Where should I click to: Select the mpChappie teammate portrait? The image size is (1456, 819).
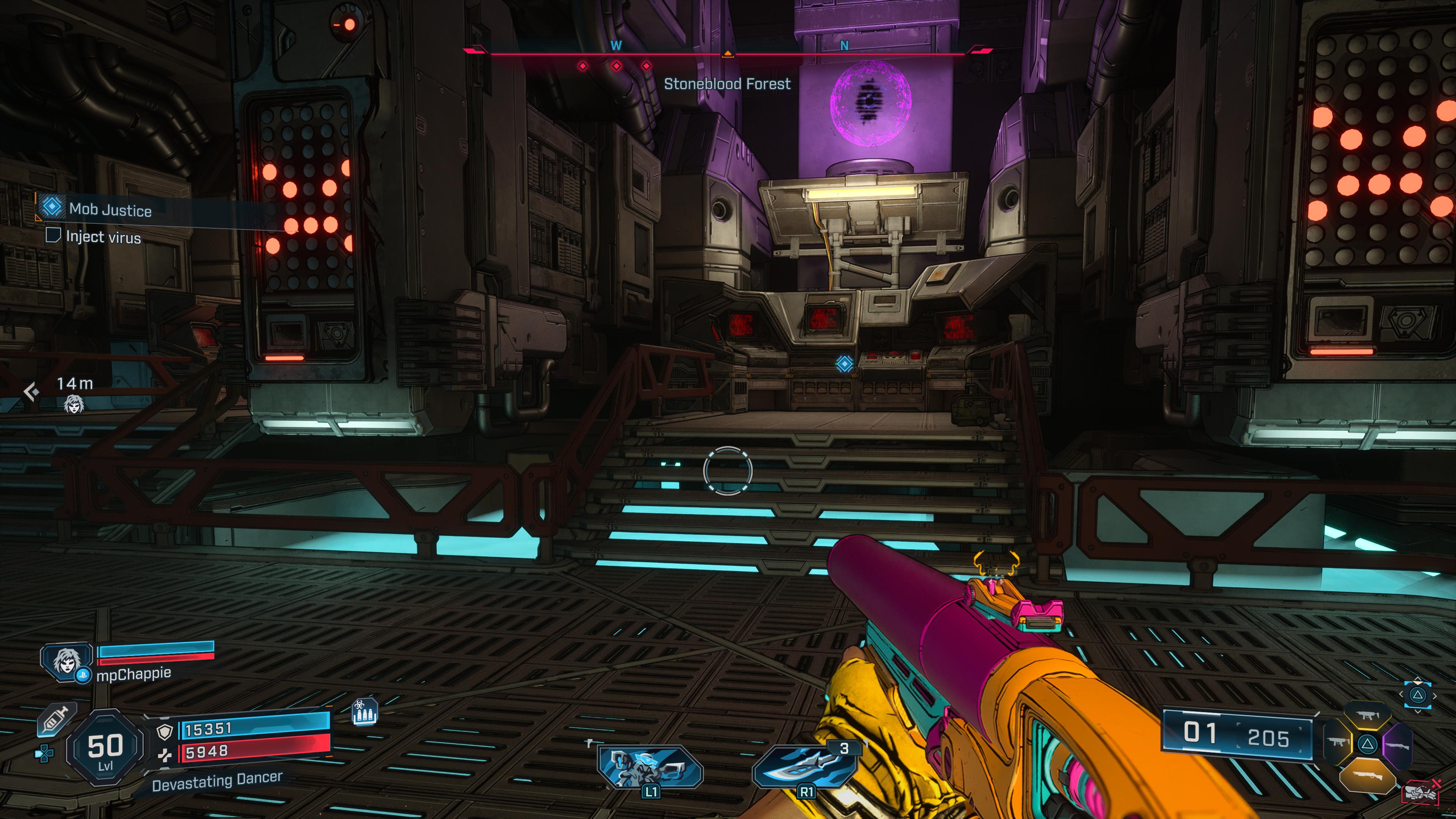pos(67,661)
